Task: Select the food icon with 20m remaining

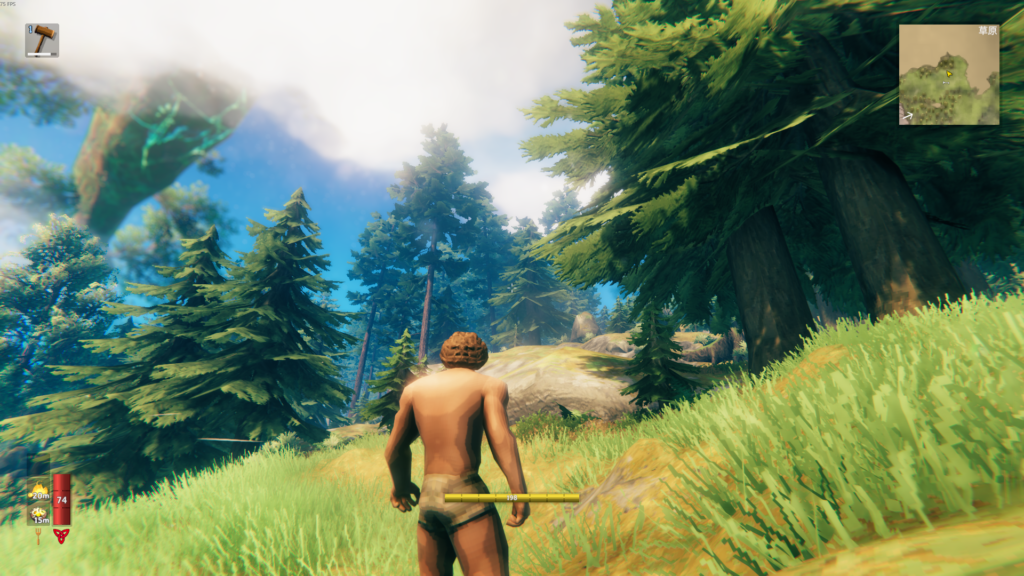Action: pos(39,490)
